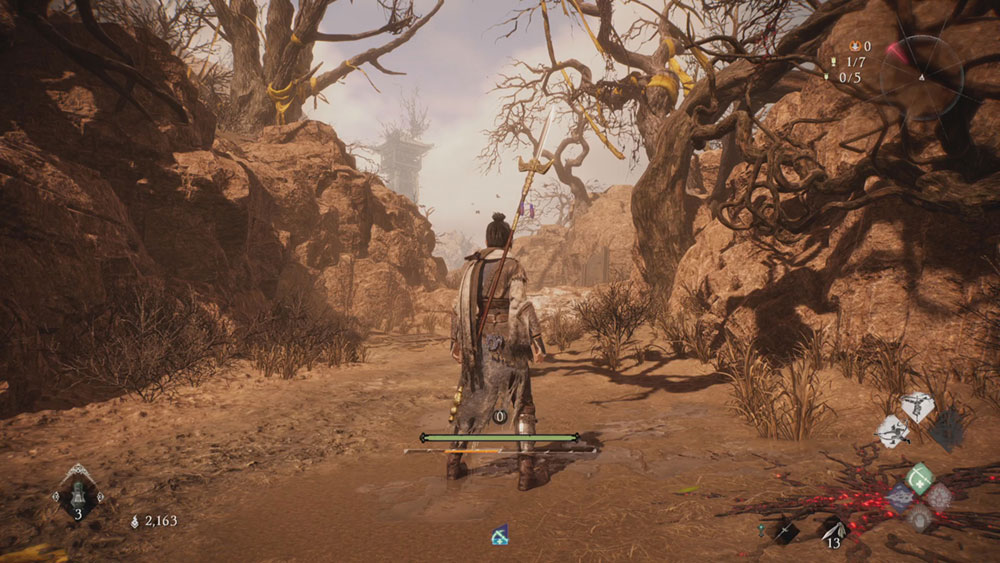
Task: Select the feather item slot showing 13
Action: pos(832,530)
